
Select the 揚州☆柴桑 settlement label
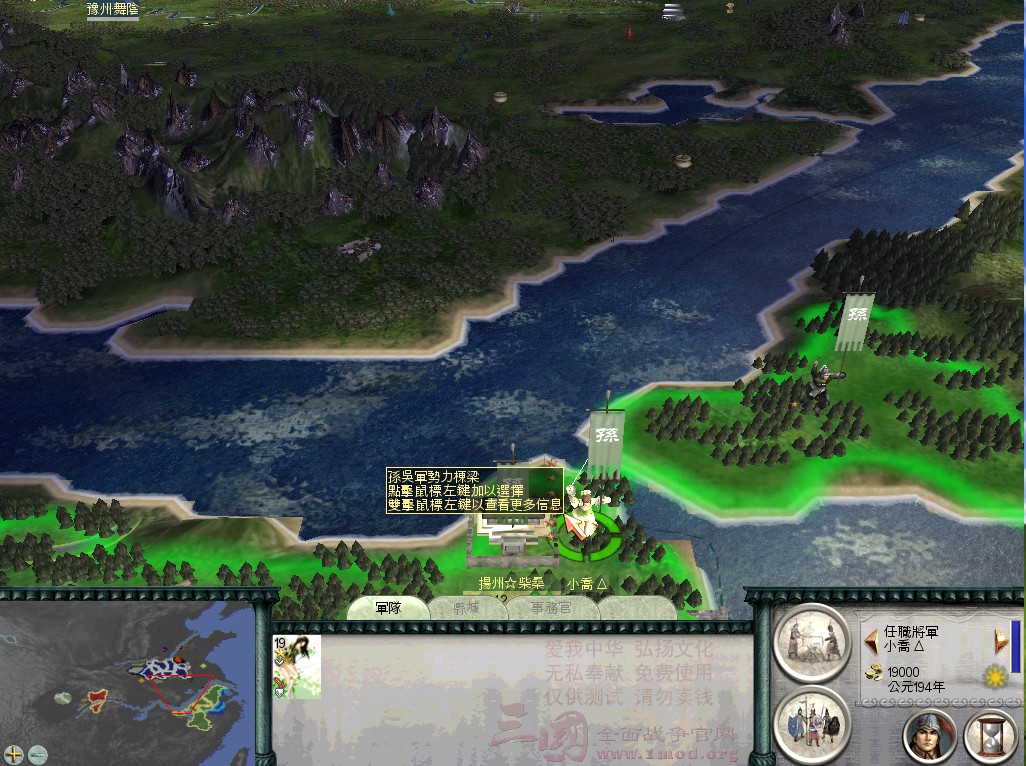511,583
